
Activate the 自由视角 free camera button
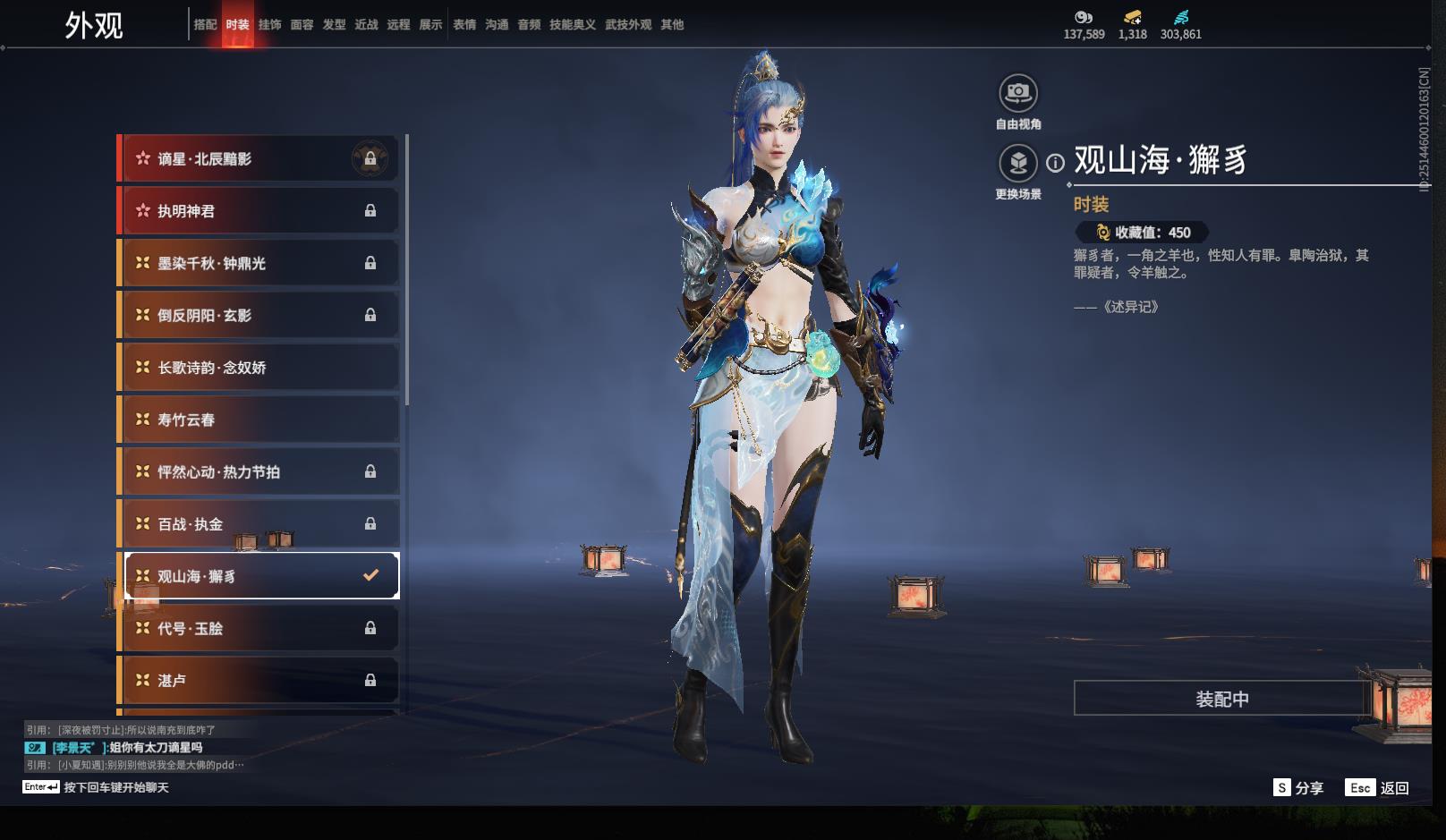1018,93
